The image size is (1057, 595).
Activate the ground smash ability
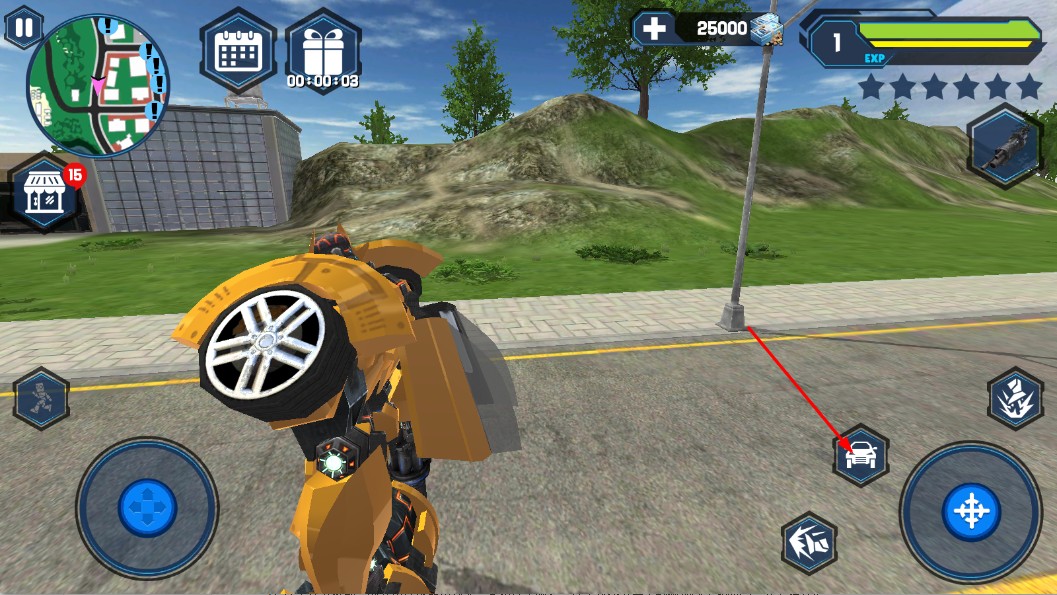pos(1016,398)
